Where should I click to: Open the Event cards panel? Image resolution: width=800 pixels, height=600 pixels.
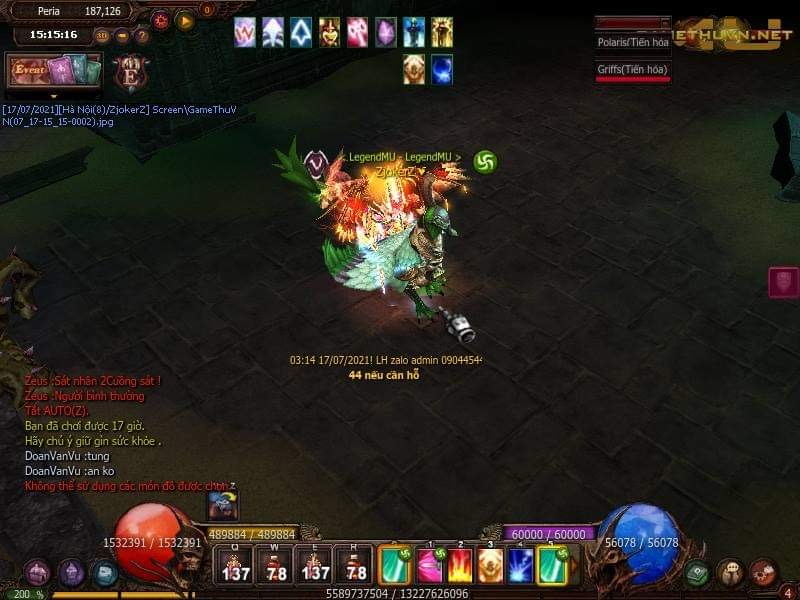pos(56,72)
